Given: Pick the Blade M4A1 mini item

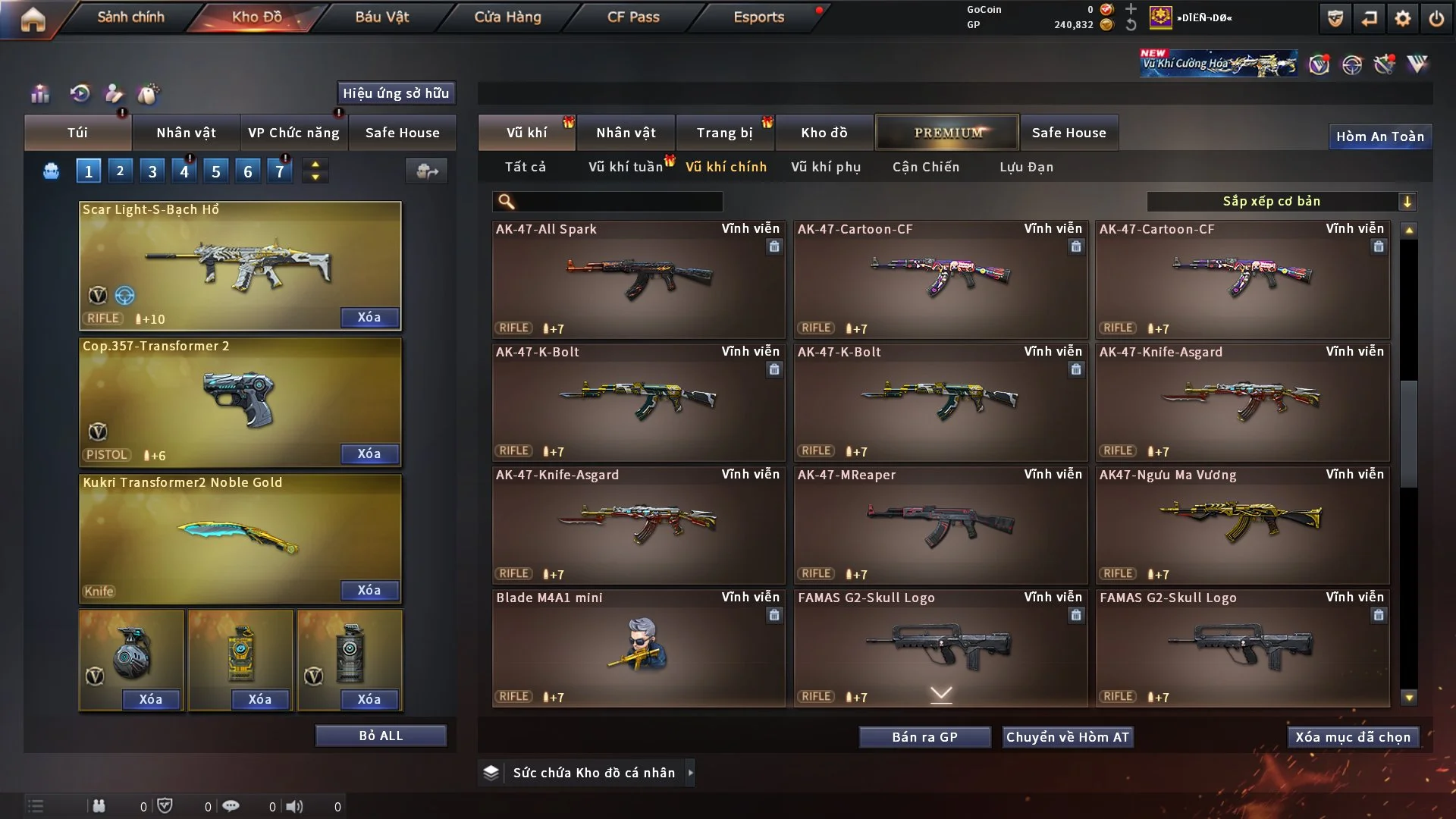Looking at the screenshot, I should (x=638, y=648).
